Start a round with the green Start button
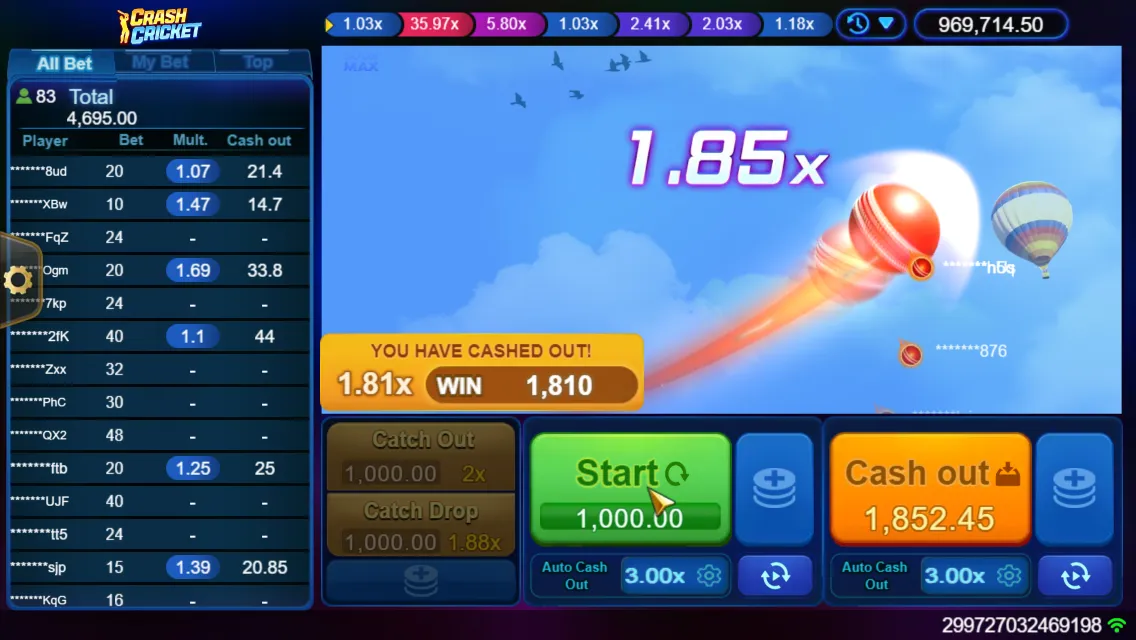 point(630,488)
